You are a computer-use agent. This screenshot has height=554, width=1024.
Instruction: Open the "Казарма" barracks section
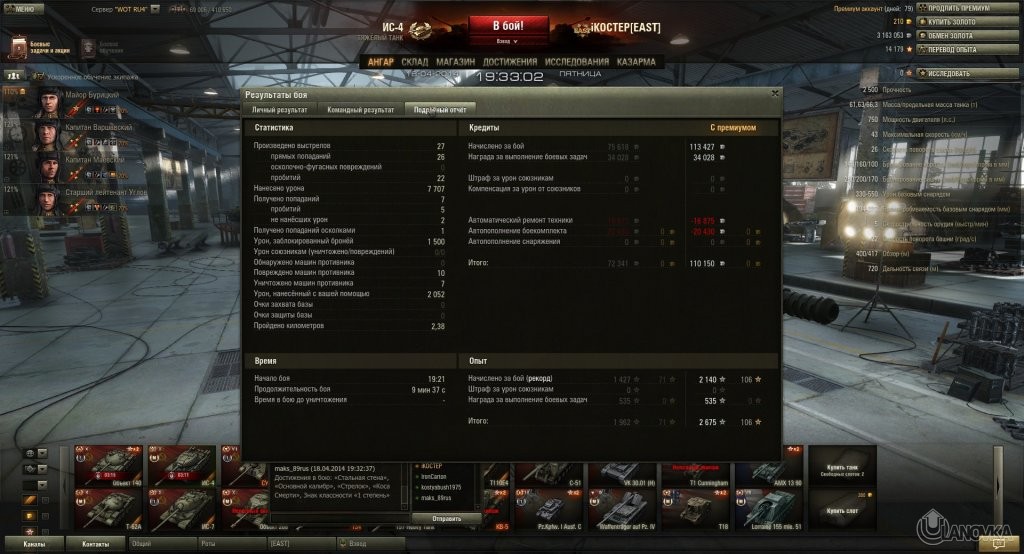636,61
